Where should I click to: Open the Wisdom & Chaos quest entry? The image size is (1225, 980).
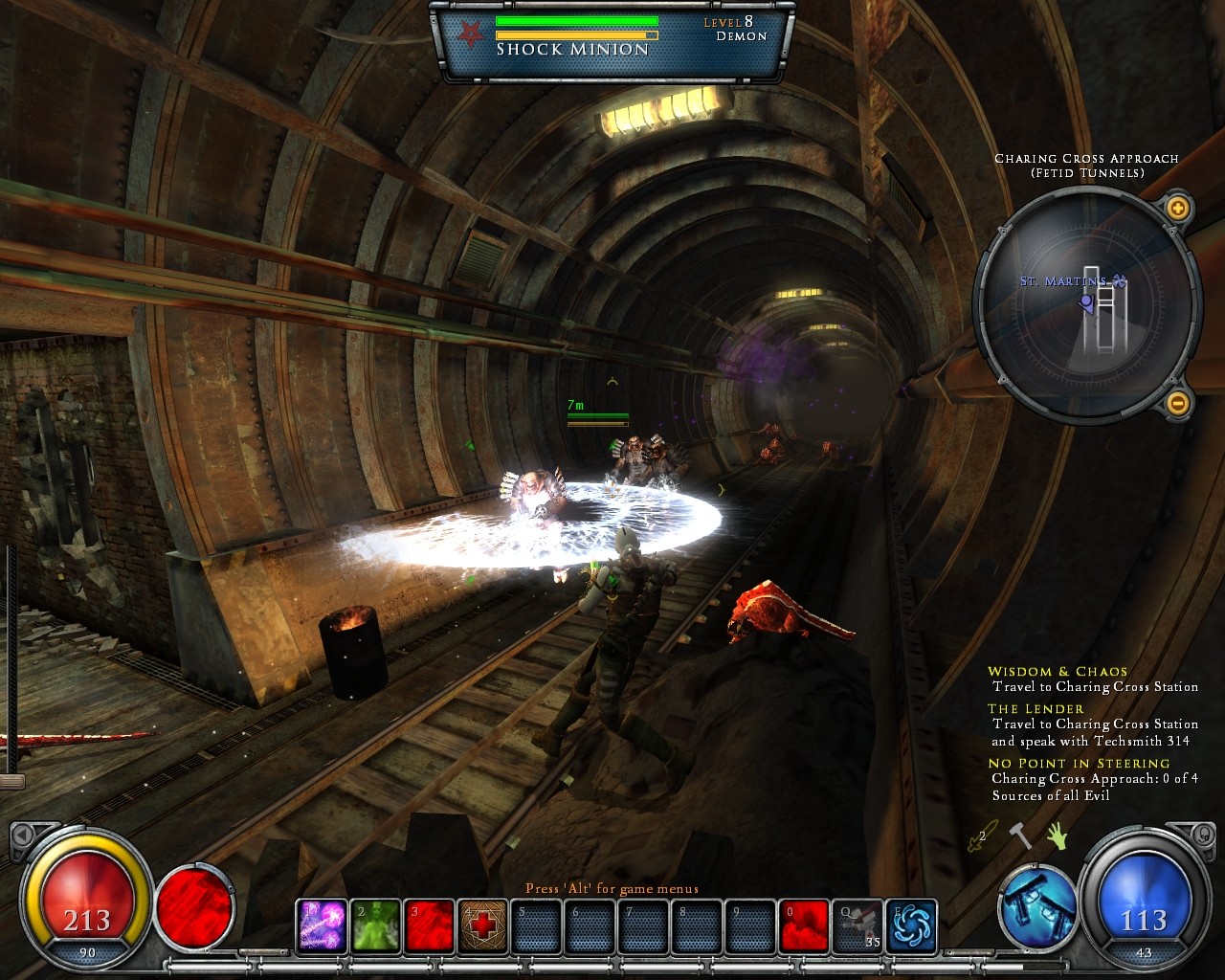(x=1058, y=672)
